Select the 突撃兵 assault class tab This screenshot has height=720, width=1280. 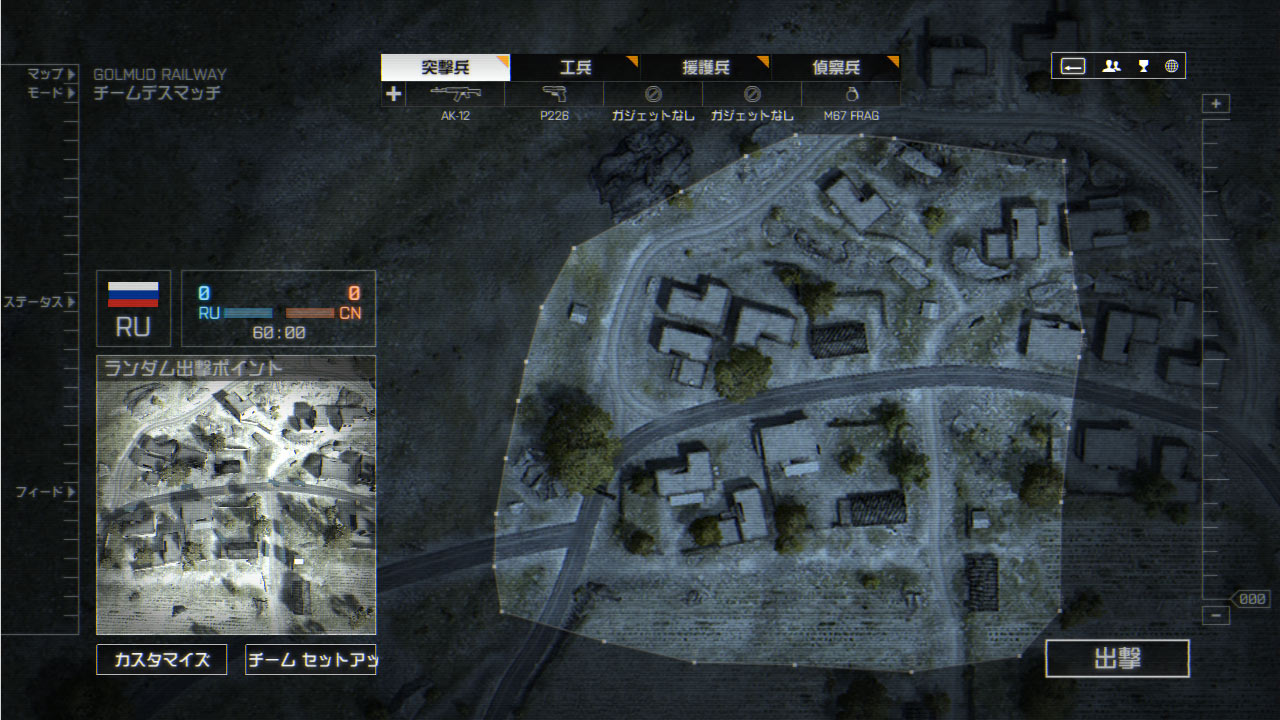click(445, 68)
